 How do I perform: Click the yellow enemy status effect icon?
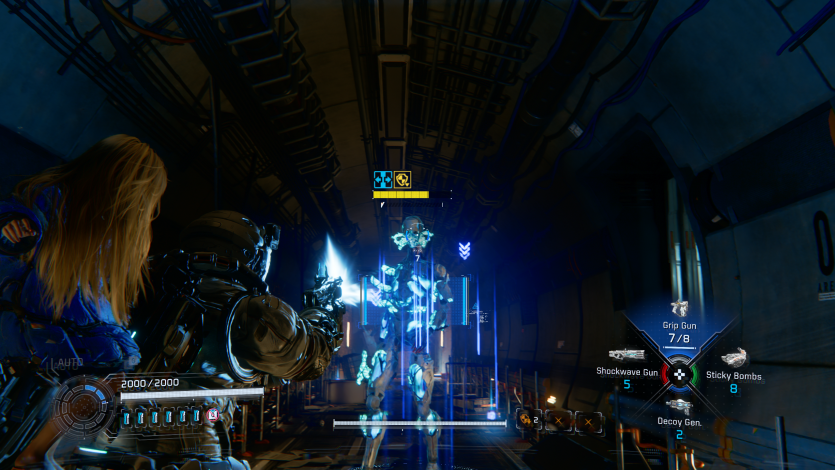pyautogui.click(x=402, y=180)
